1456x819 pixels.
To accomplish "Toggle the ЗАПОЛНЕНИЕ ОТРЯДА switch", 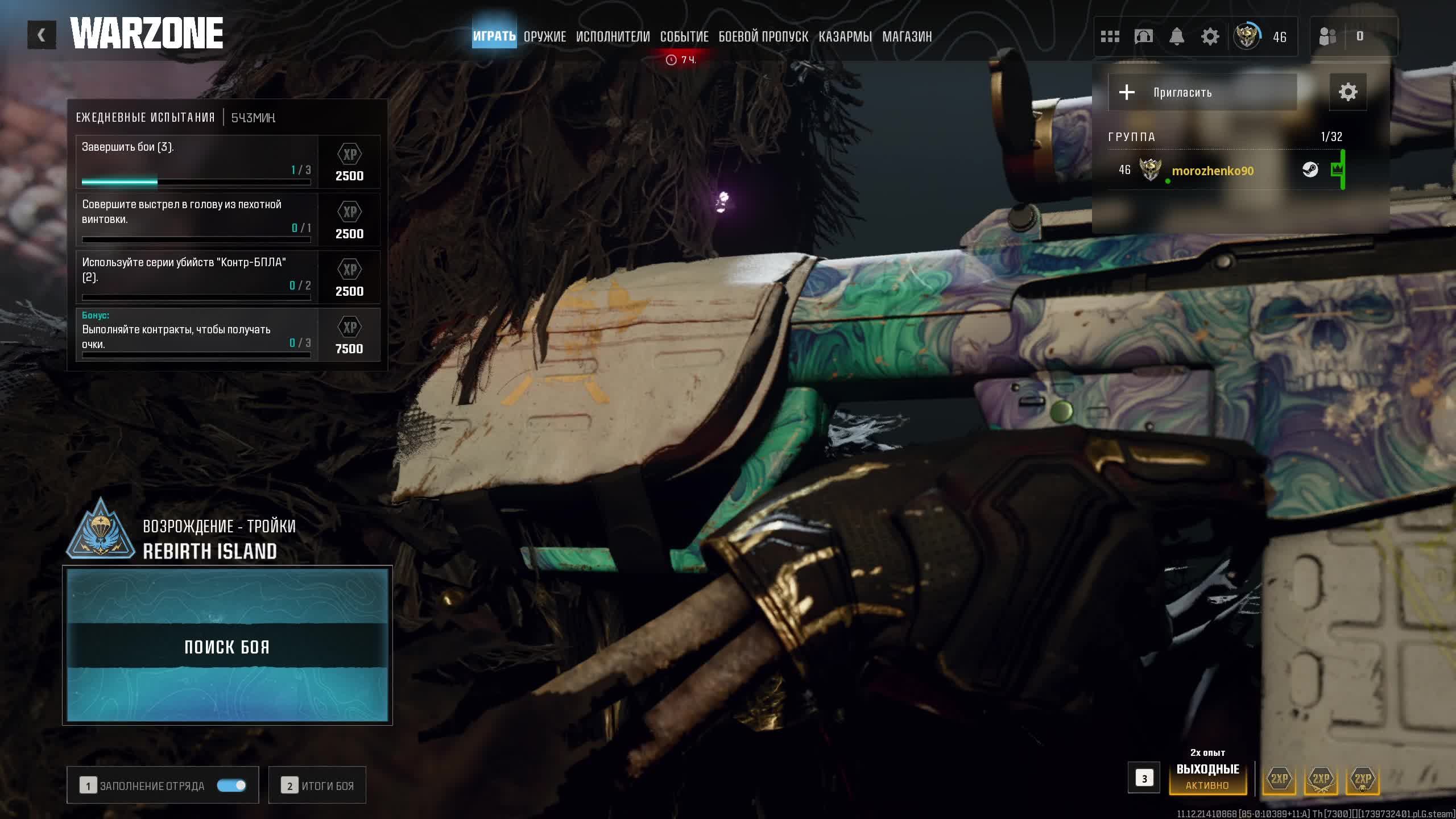I will pyautogui.click(x=231, y=785).
